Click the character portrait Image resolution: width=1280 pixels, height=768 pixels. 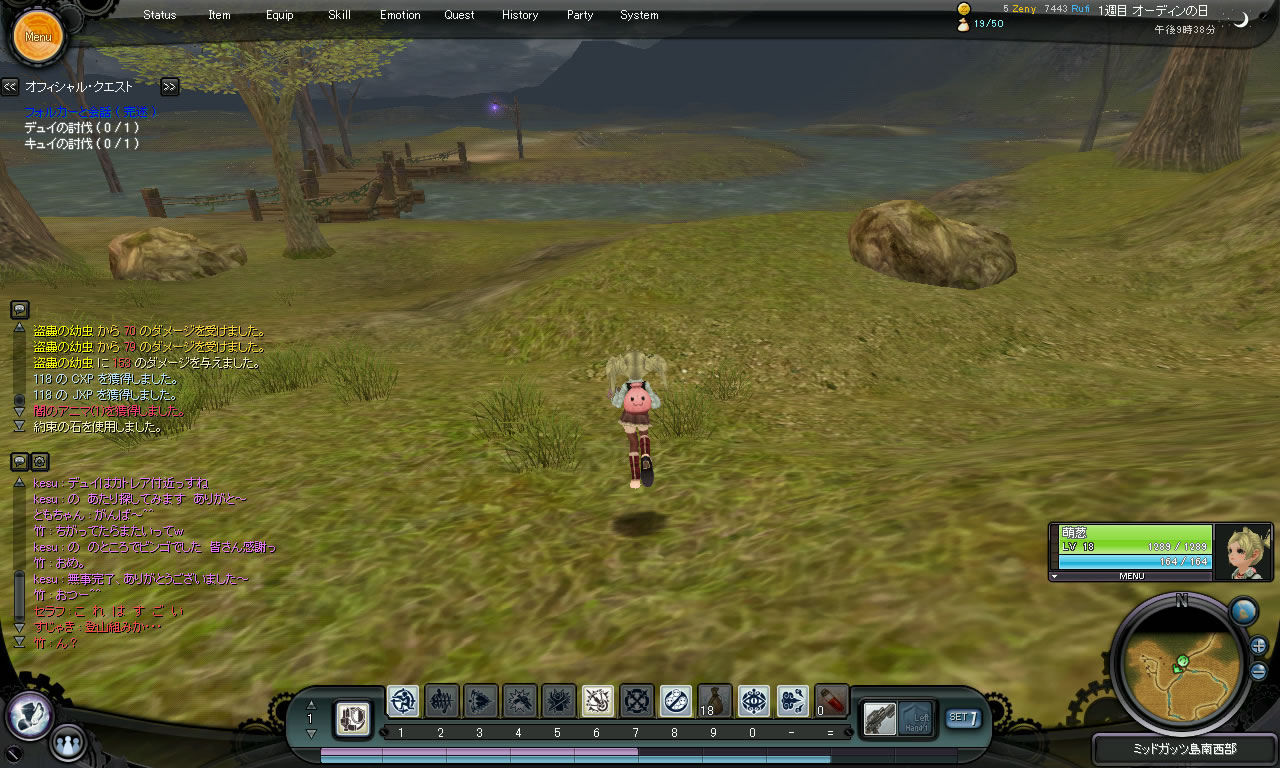(x=1242, y=548)
